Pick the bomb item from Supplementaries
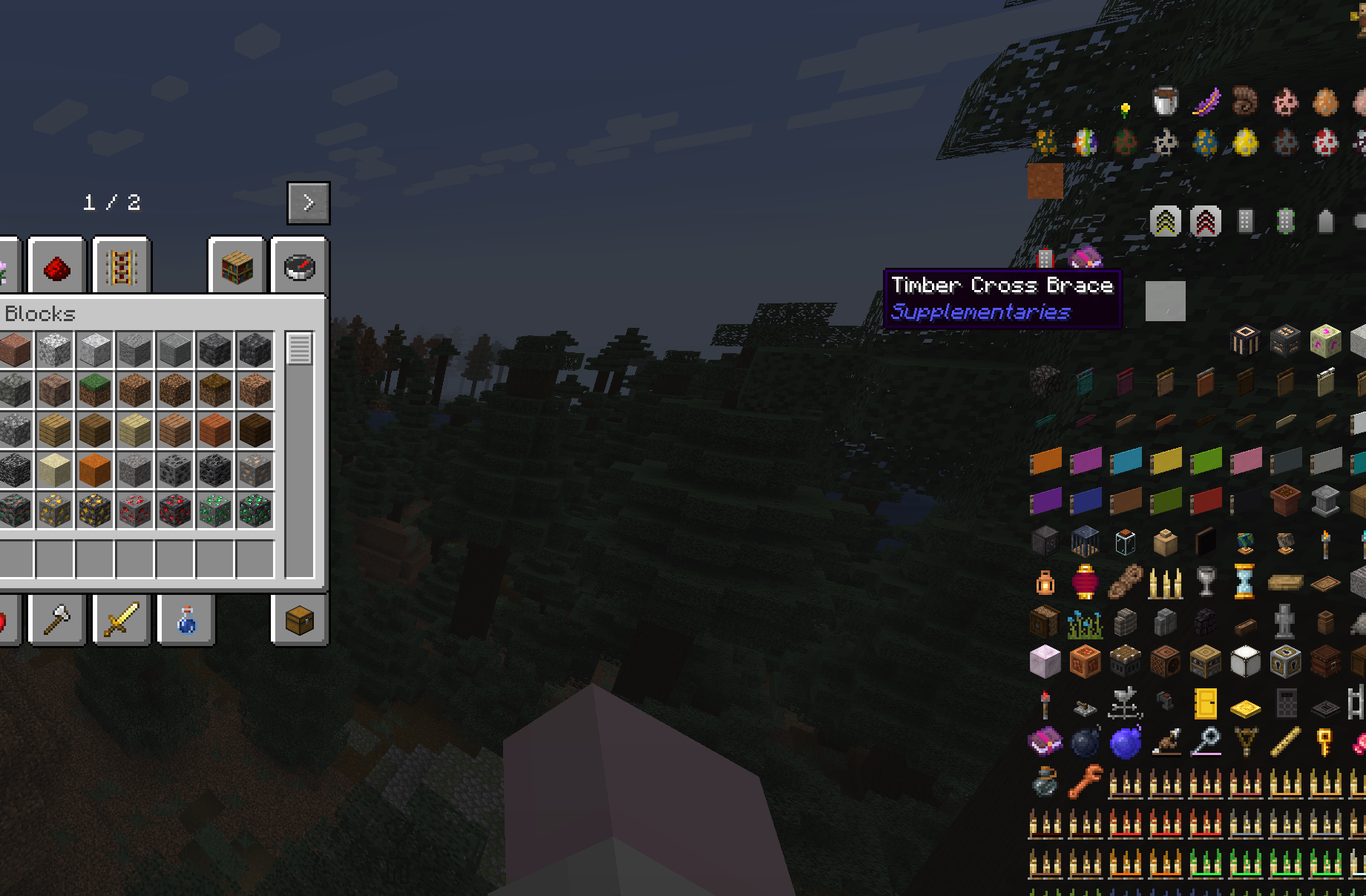 pyautogui.click(x=1086, y=742)
